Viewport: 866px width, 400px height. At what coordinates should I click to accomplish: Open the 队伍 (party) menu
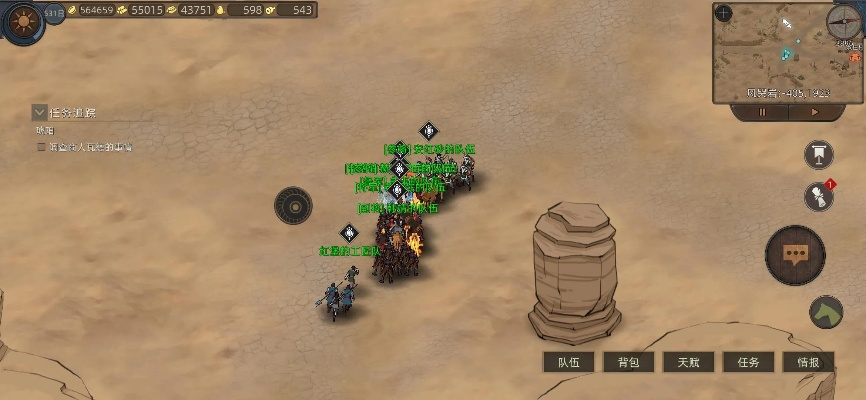coord(569,362)
